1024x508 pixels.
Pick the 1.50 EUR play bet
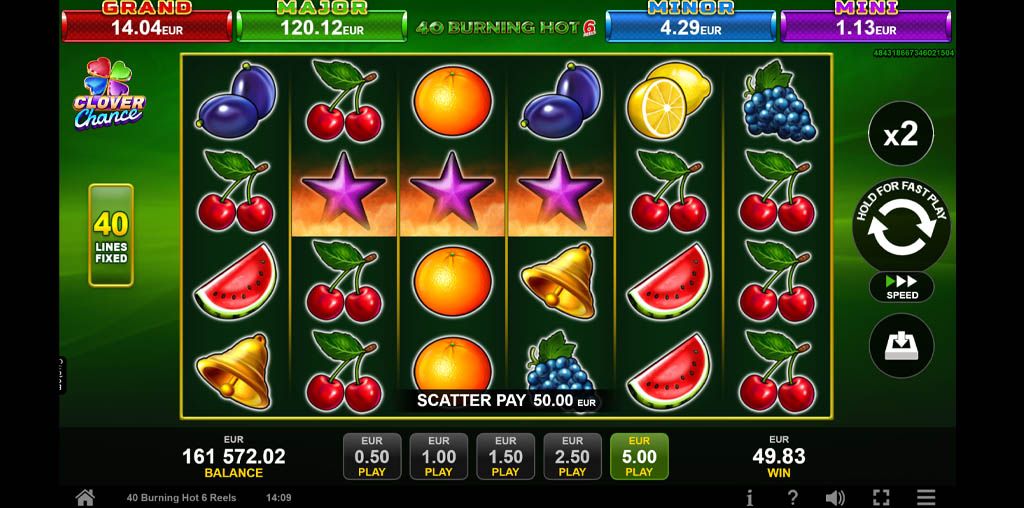506,456
